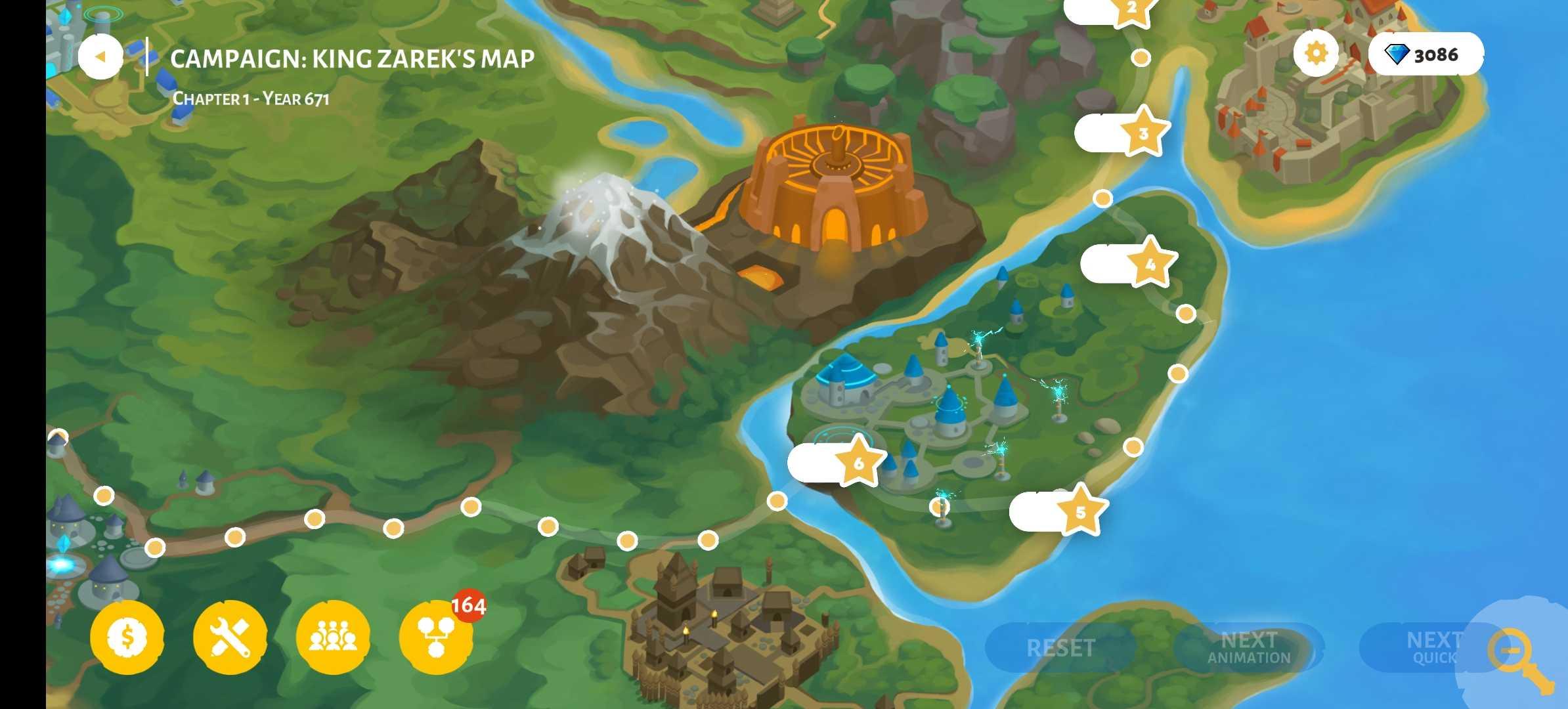Choose level 5 star marker
The width and height of the screenshot is (1568, 709).
point(1080,512)
